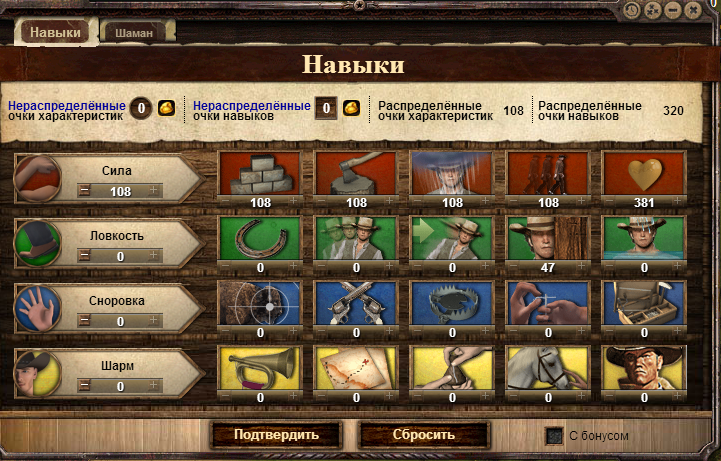Increase Ловкость attribute with plus
721x461 pixels.
(153, 257)
